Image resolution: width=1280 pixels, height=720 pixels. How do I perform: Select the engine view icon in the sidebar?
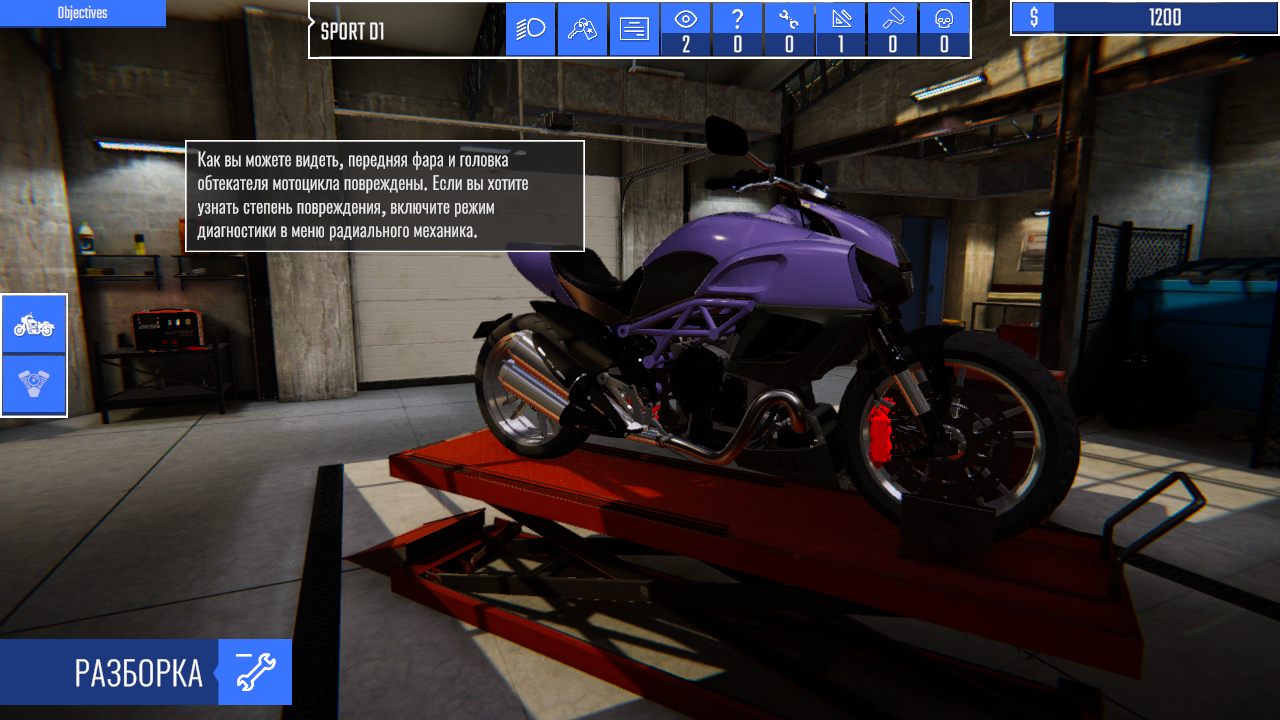coord(33,383)
